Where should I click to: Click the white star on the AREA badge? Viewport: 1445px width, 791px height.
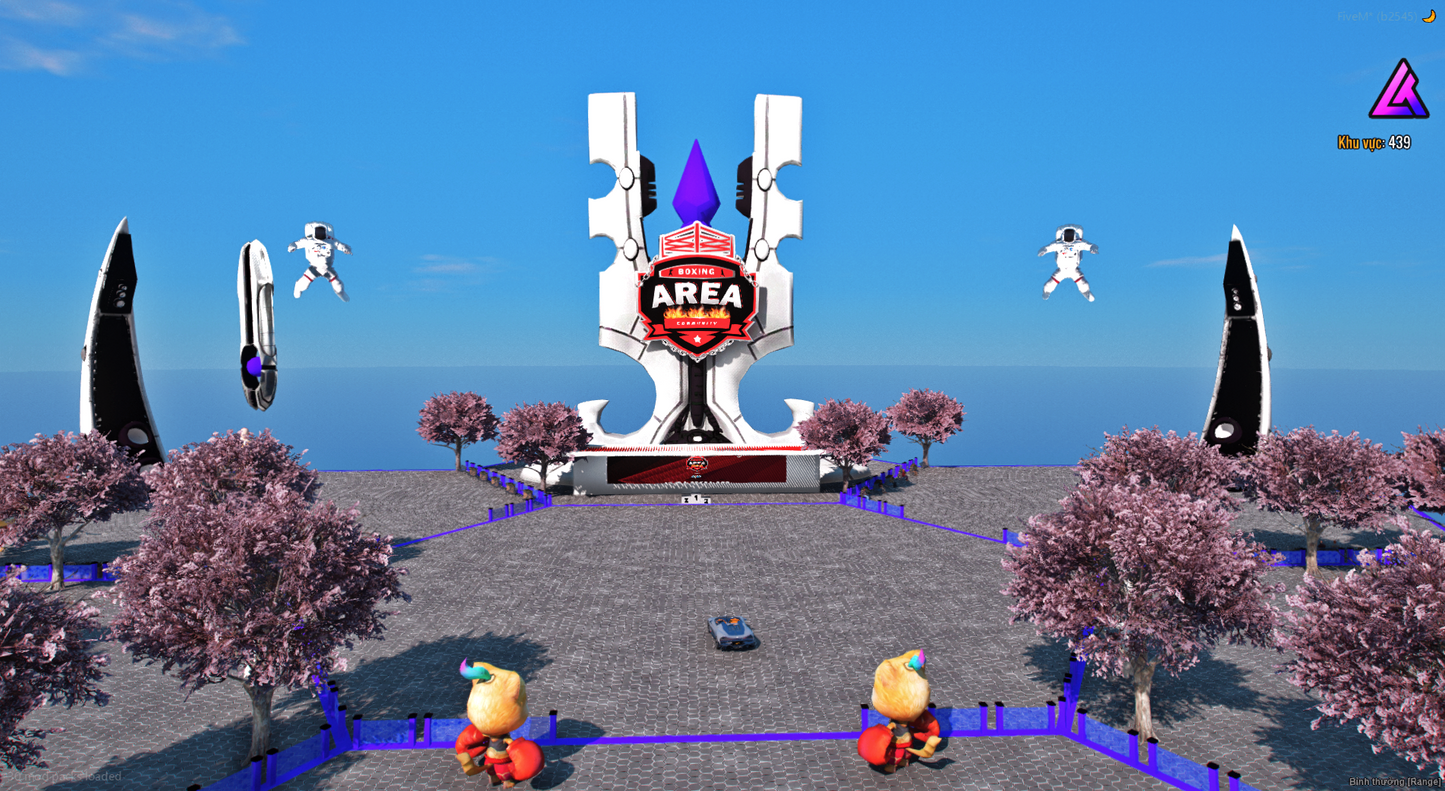[x=697, y=339]
